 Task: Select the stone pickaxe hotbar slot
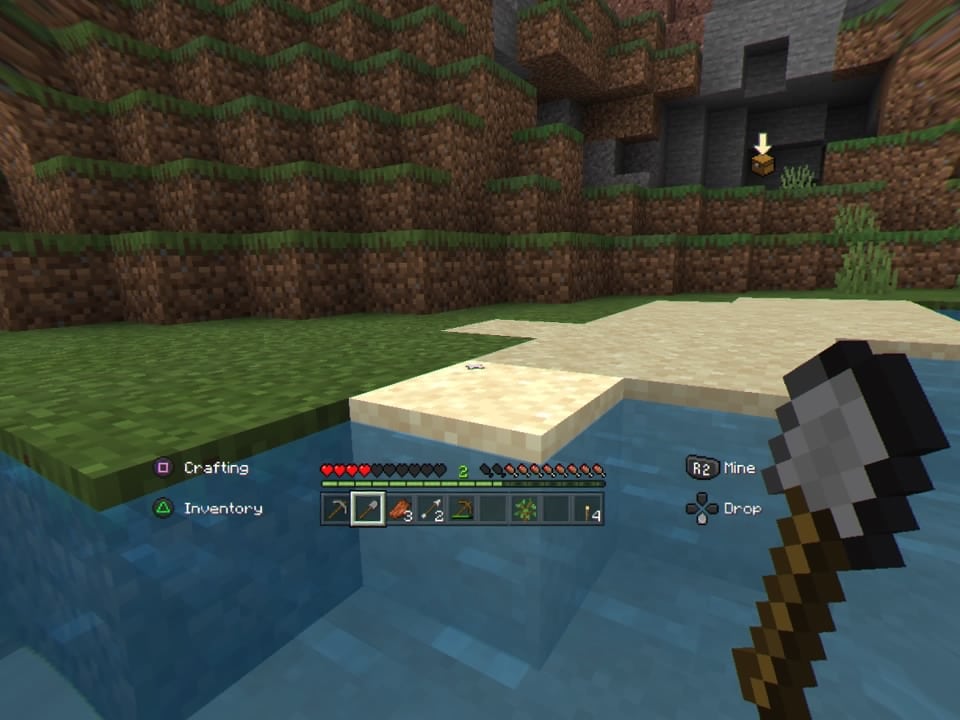(x=338, y=509)
